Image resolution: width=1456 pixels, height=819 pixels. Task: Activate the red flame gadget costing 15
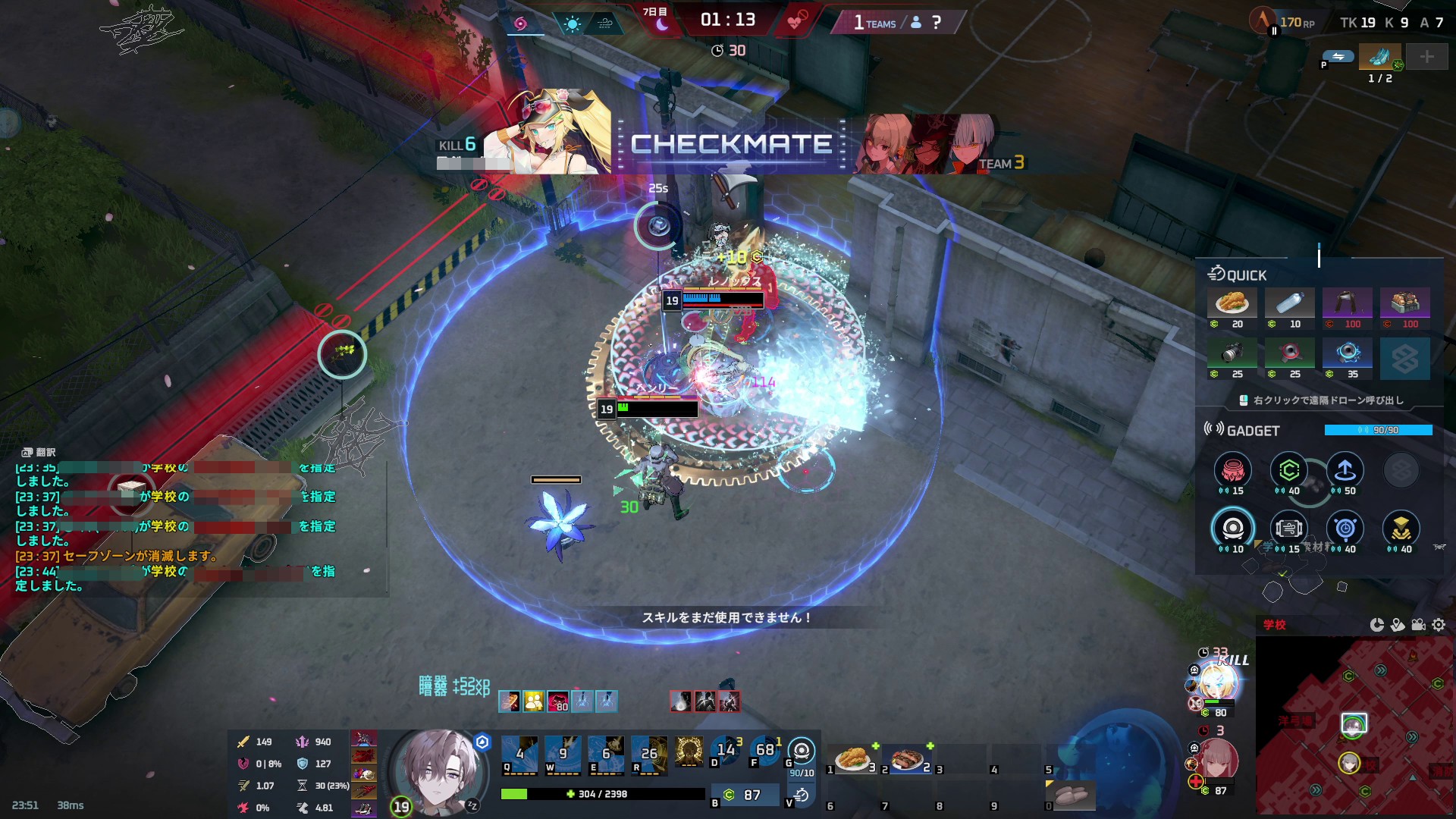(1232, 471)
